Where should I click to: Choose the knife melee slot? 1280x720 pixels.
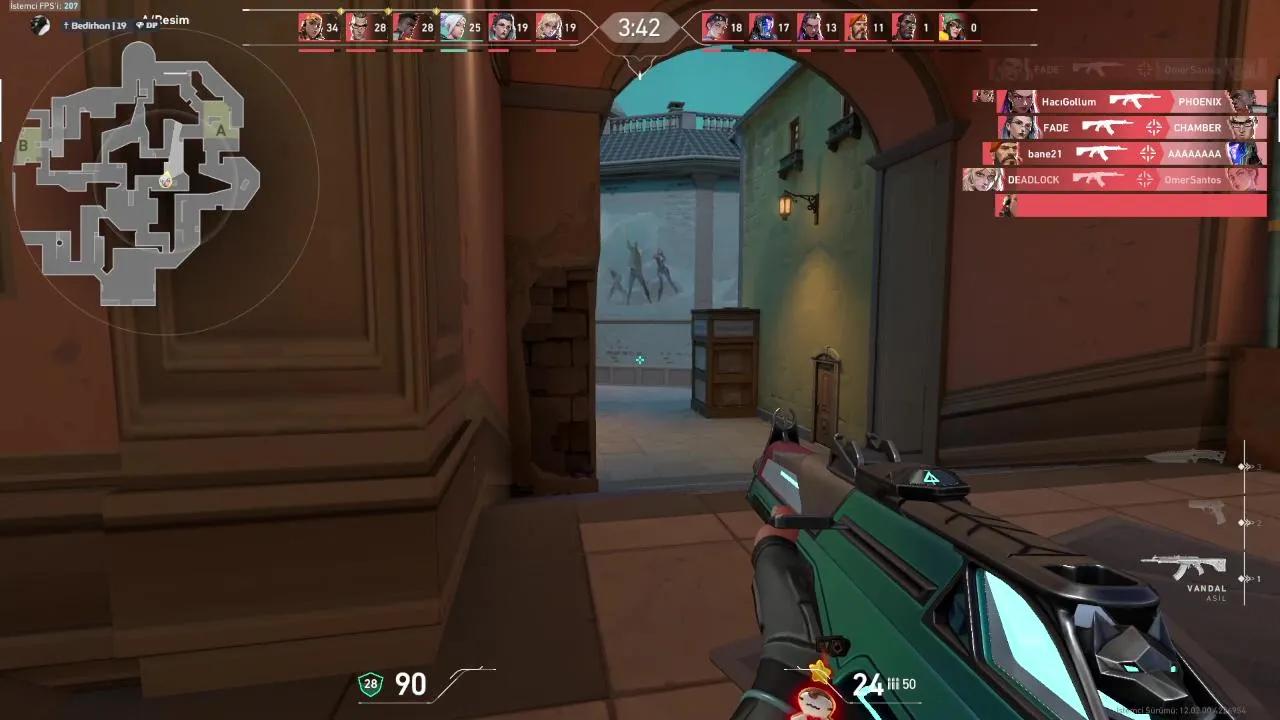click(x=1186, y=458)
